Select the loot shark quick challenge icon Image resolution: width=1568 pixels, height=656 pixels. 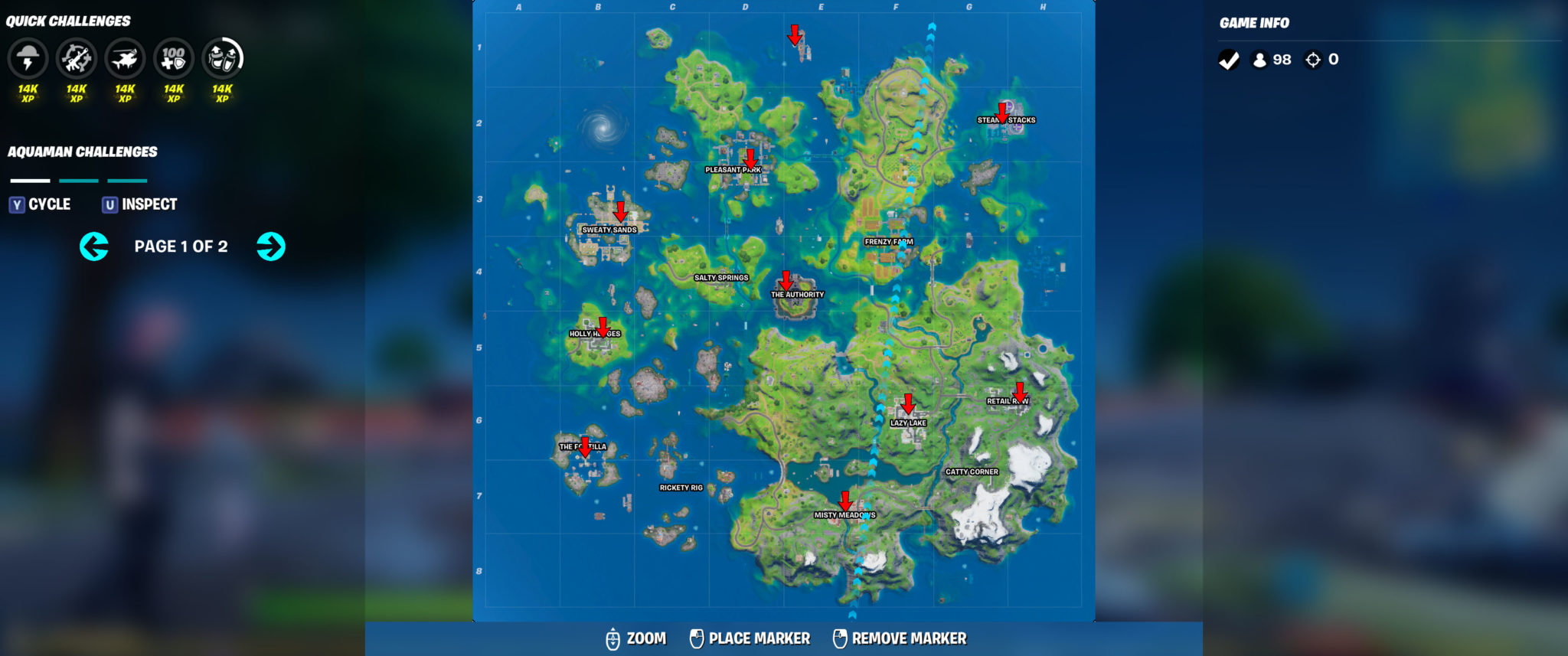126,58
